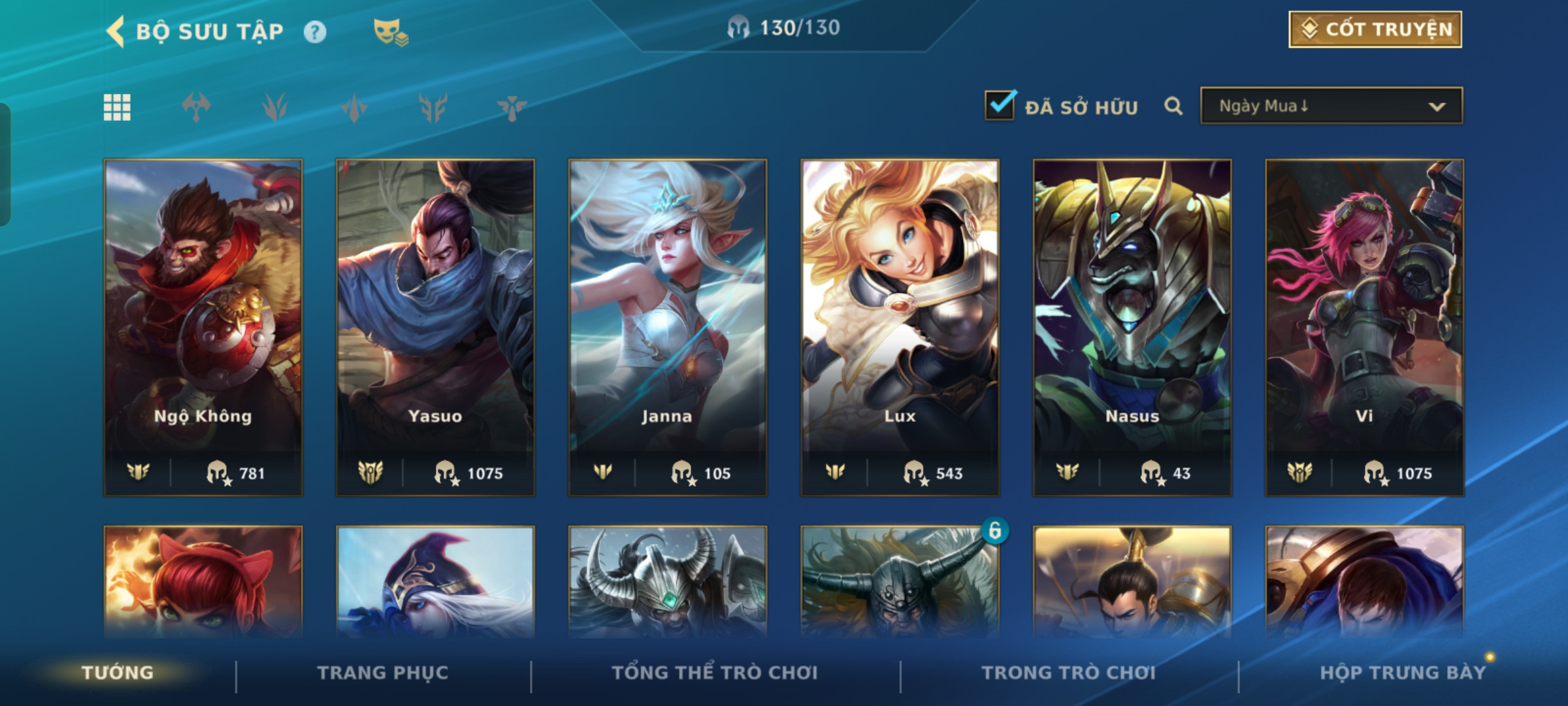The image size is (1568, 706).
Task: Open the champion search magnifier
Action: [x=1173, y=106]
